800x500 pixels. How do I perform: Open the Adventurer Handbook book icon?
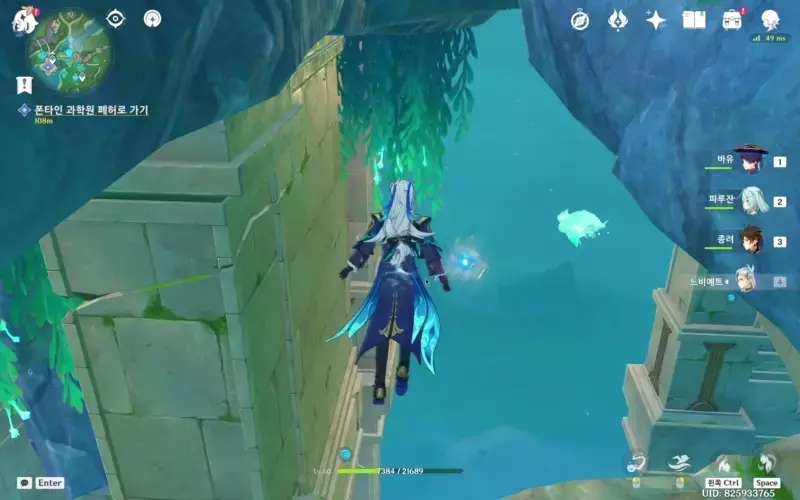pyautogui.click(x=694, y=20)
